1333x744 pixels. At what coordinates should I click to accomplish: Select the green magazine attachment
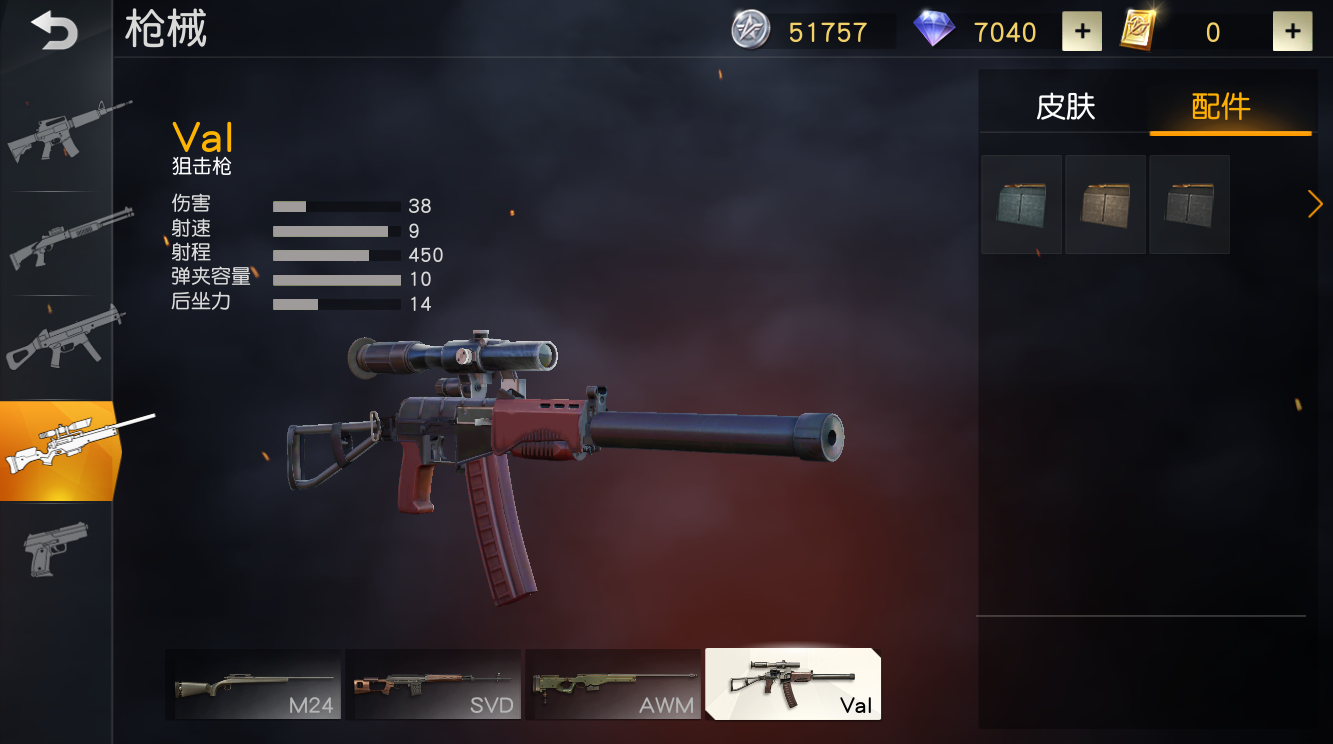[1021, 204]
